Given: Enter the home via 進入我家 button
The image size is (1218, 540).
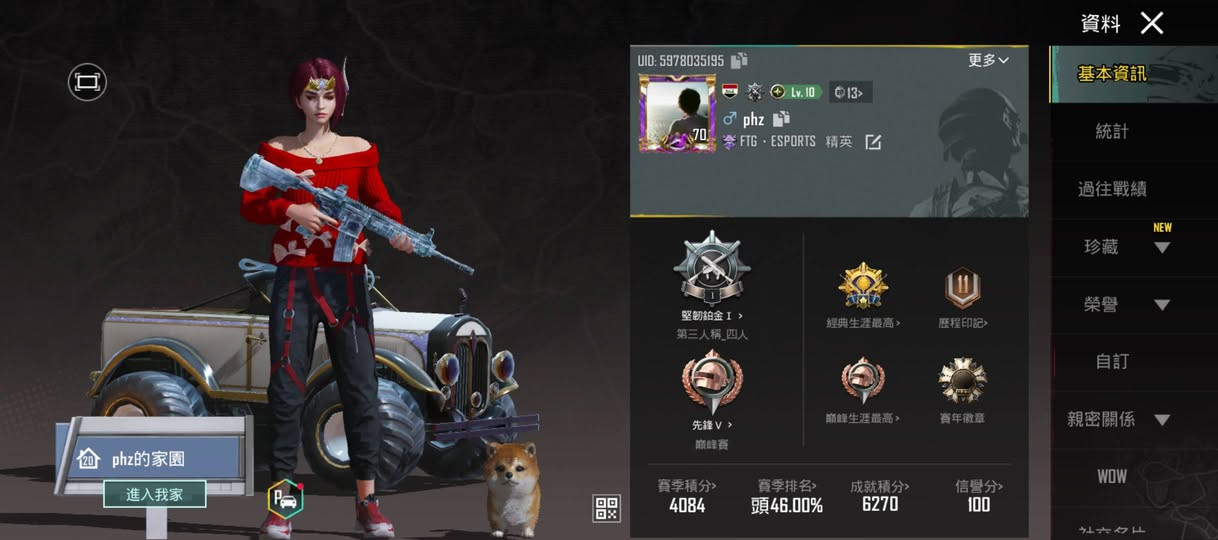Looking at the screenshot, I should point(155,494).
